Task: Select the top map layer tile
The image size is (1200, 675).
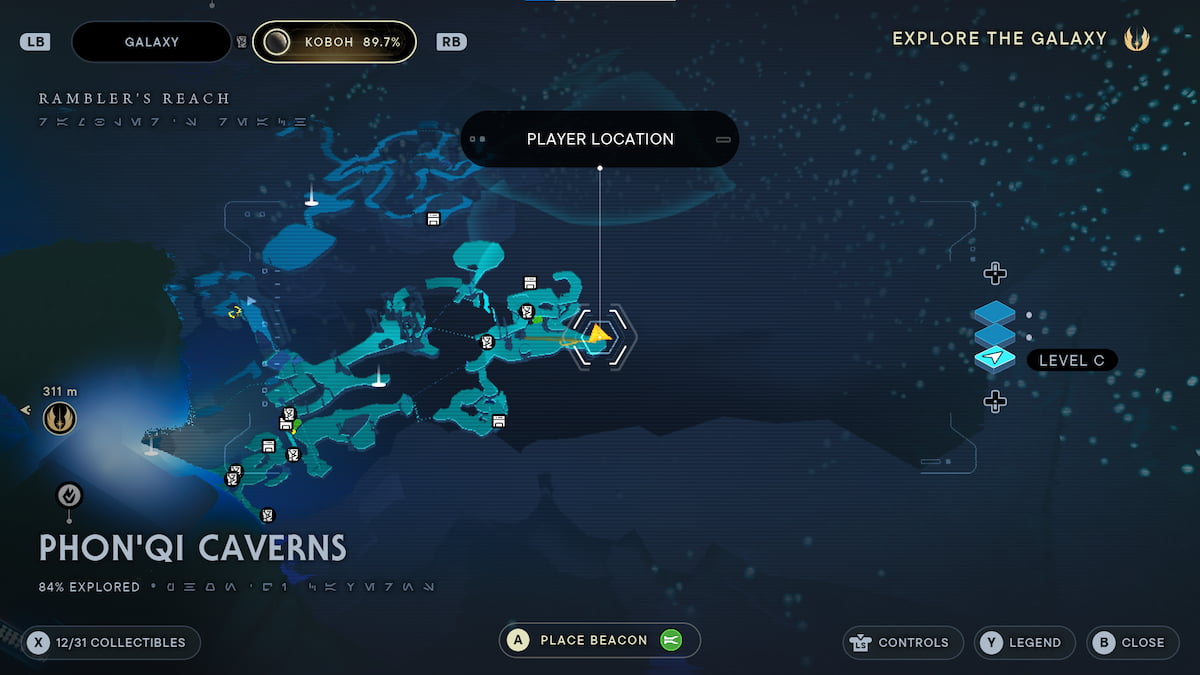Action: [x=994, y=314]
